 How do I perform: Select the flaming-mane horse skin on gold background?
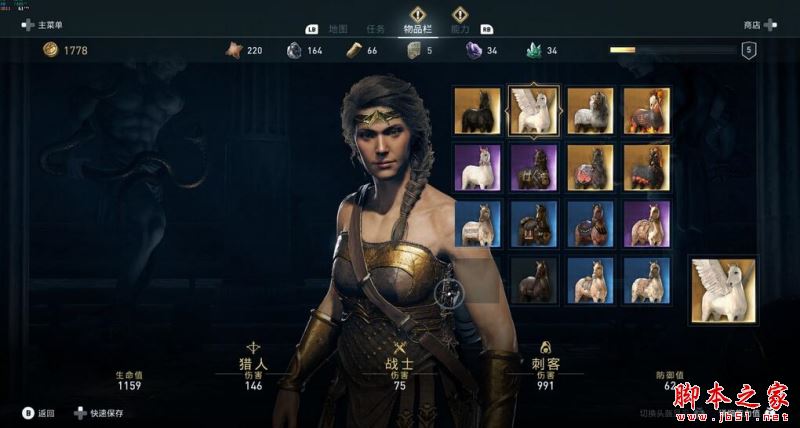[645, 109]
